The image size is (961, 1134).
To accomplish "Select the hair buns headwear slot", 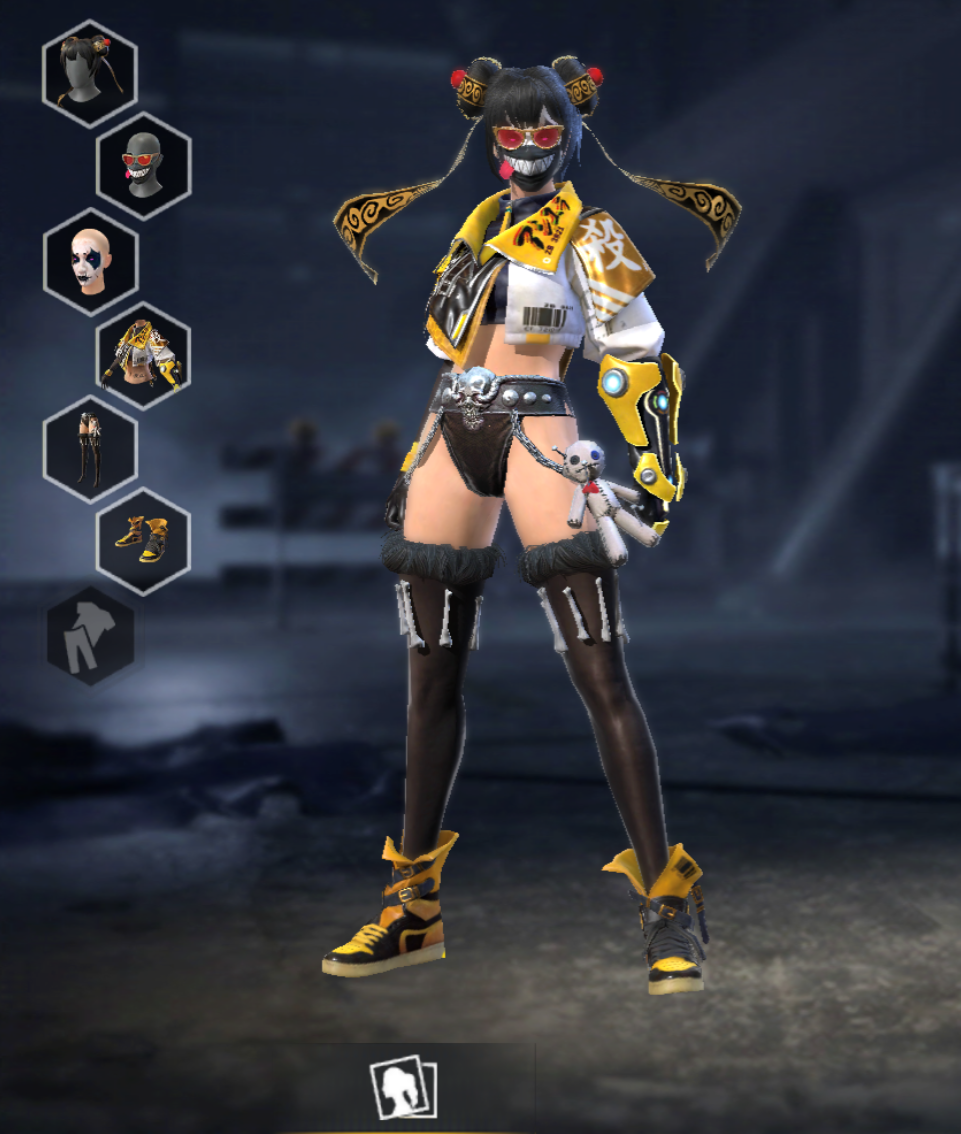I will (90, 73).
